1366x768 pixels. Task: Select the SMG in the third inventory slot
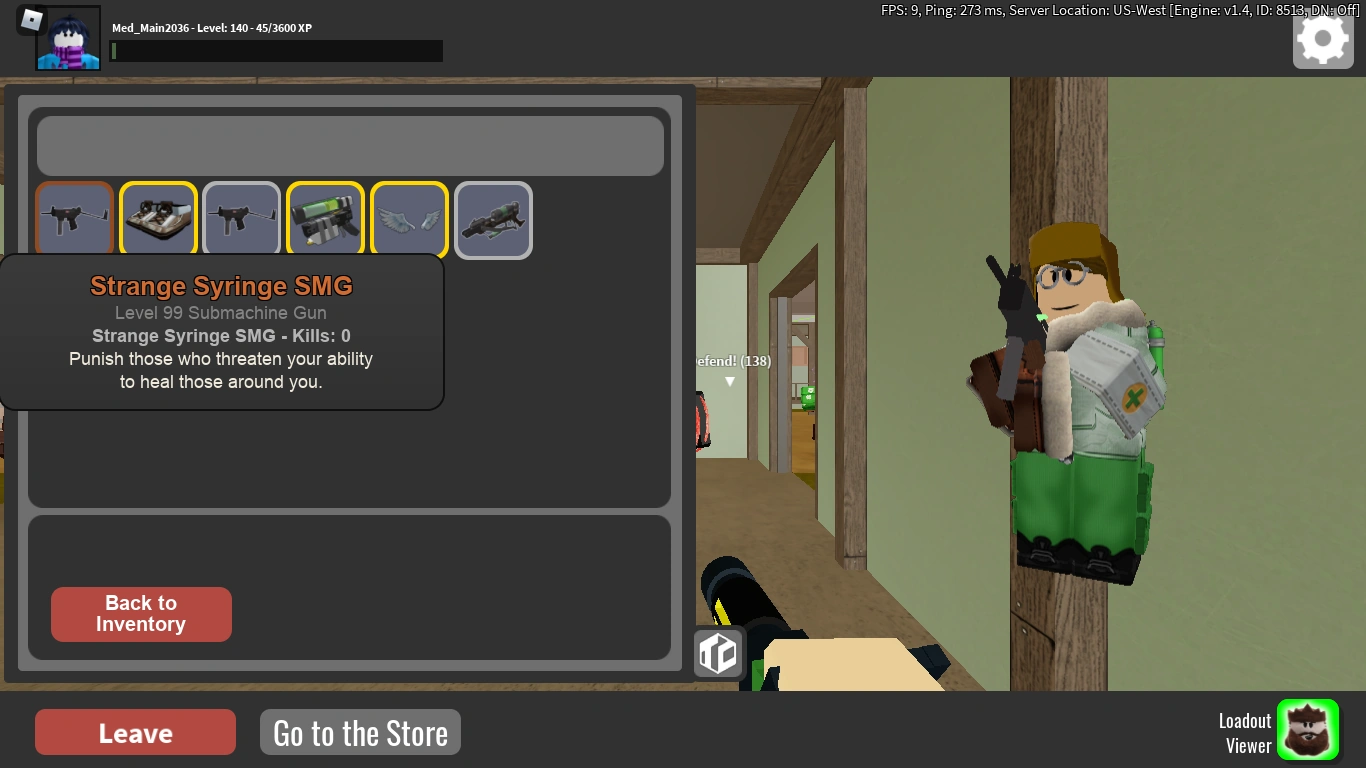[241, 219]
